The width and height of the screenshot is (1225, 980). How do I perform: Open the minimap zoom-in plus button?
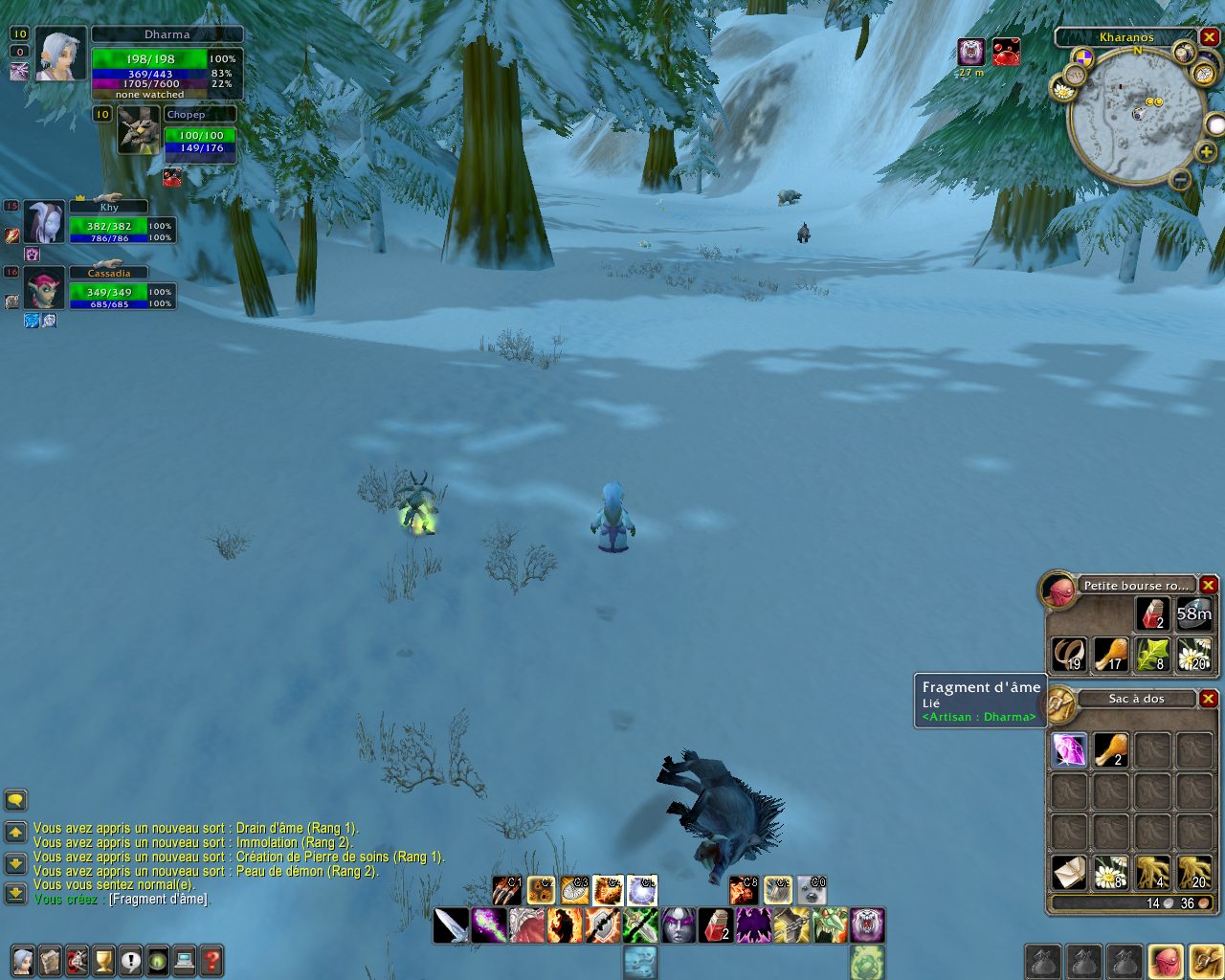coord(1206,152)
